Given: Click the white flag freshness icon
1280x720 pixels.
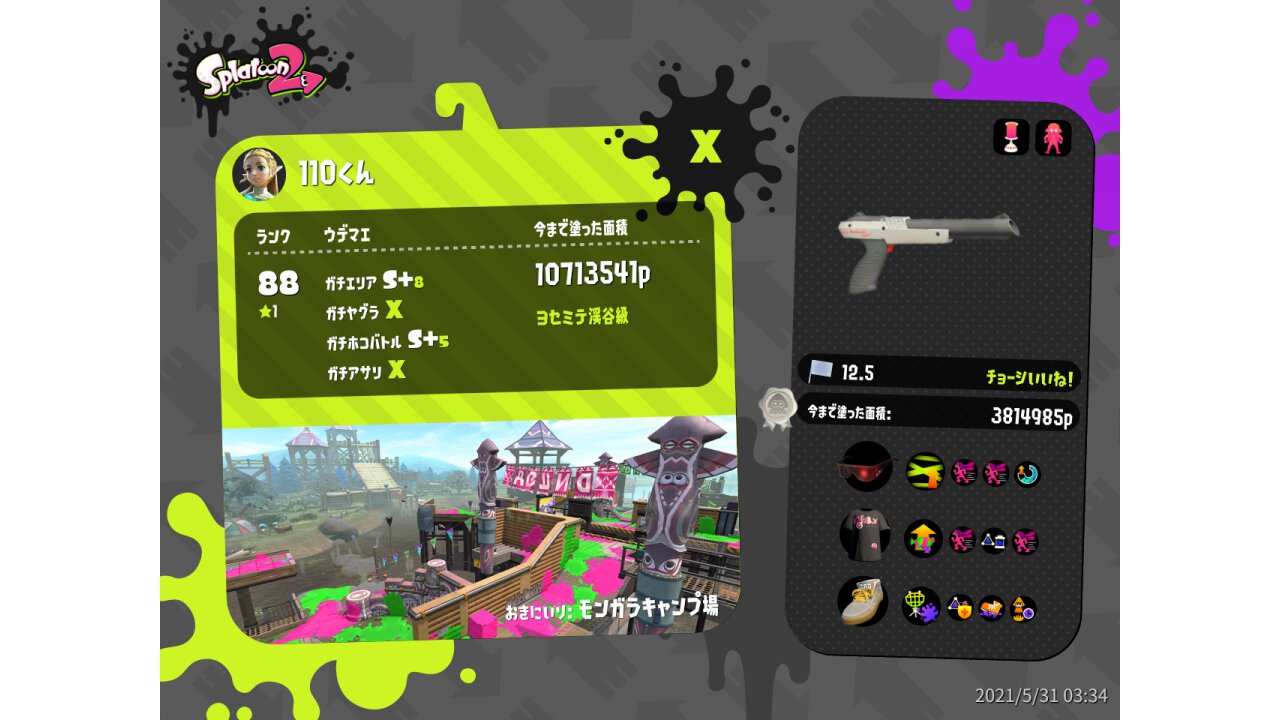Looking at the screenshot, I should coord(821,371).
